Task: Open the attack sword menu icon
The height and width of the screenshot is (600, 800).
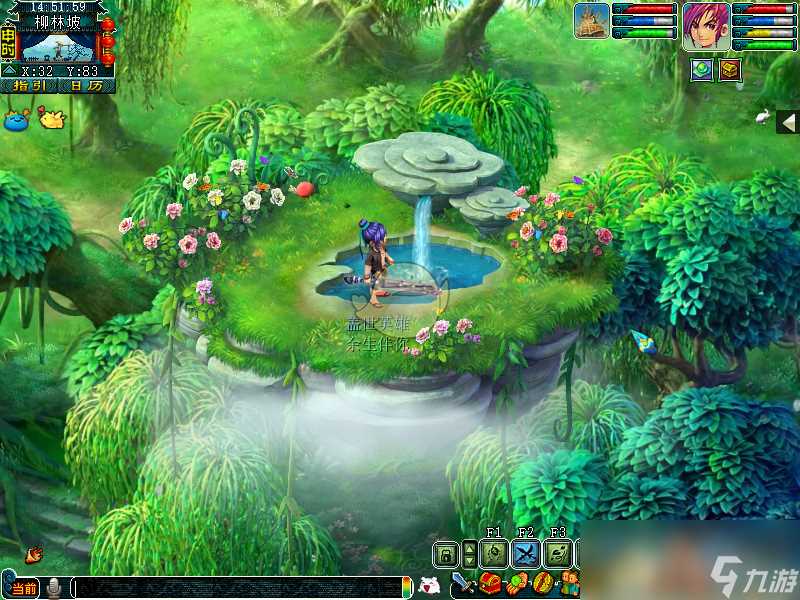Action: click(x=465, y=583)
